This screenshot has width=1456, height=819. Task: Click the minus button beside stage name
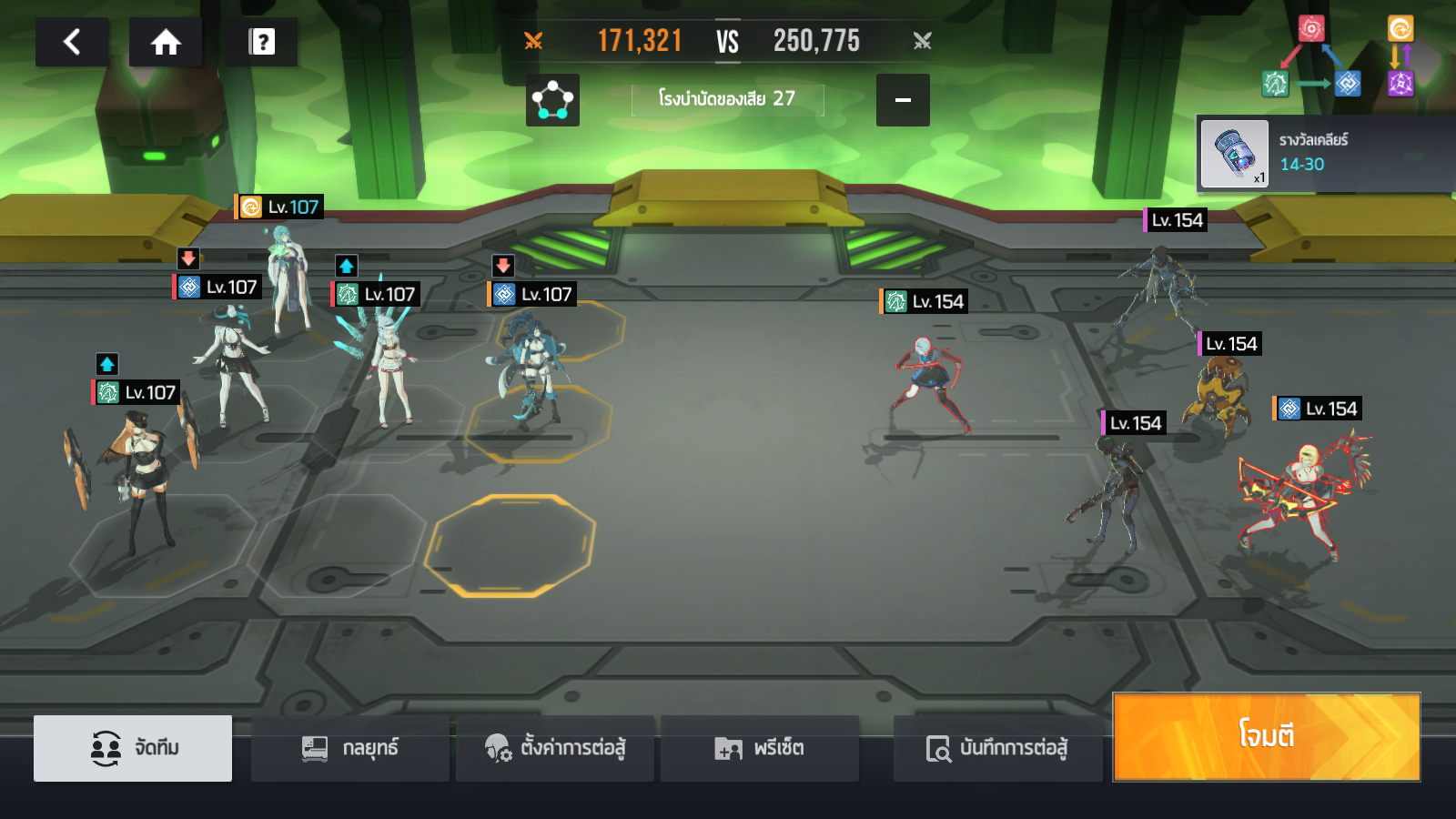click(x=903, y=100)
